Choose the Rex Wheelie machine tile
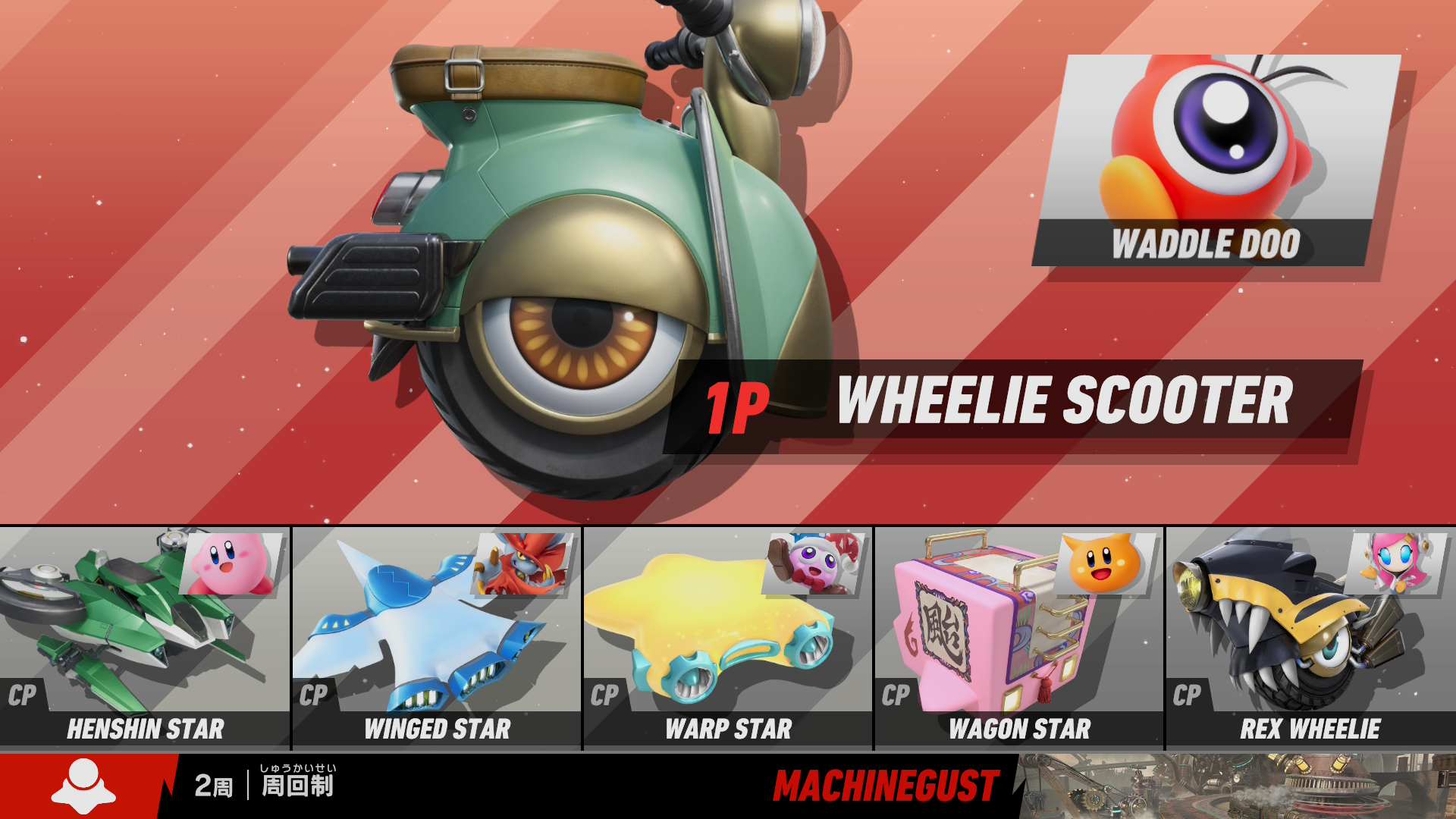Screen dimensions: 1456x819 click(x=1310, y=638)
